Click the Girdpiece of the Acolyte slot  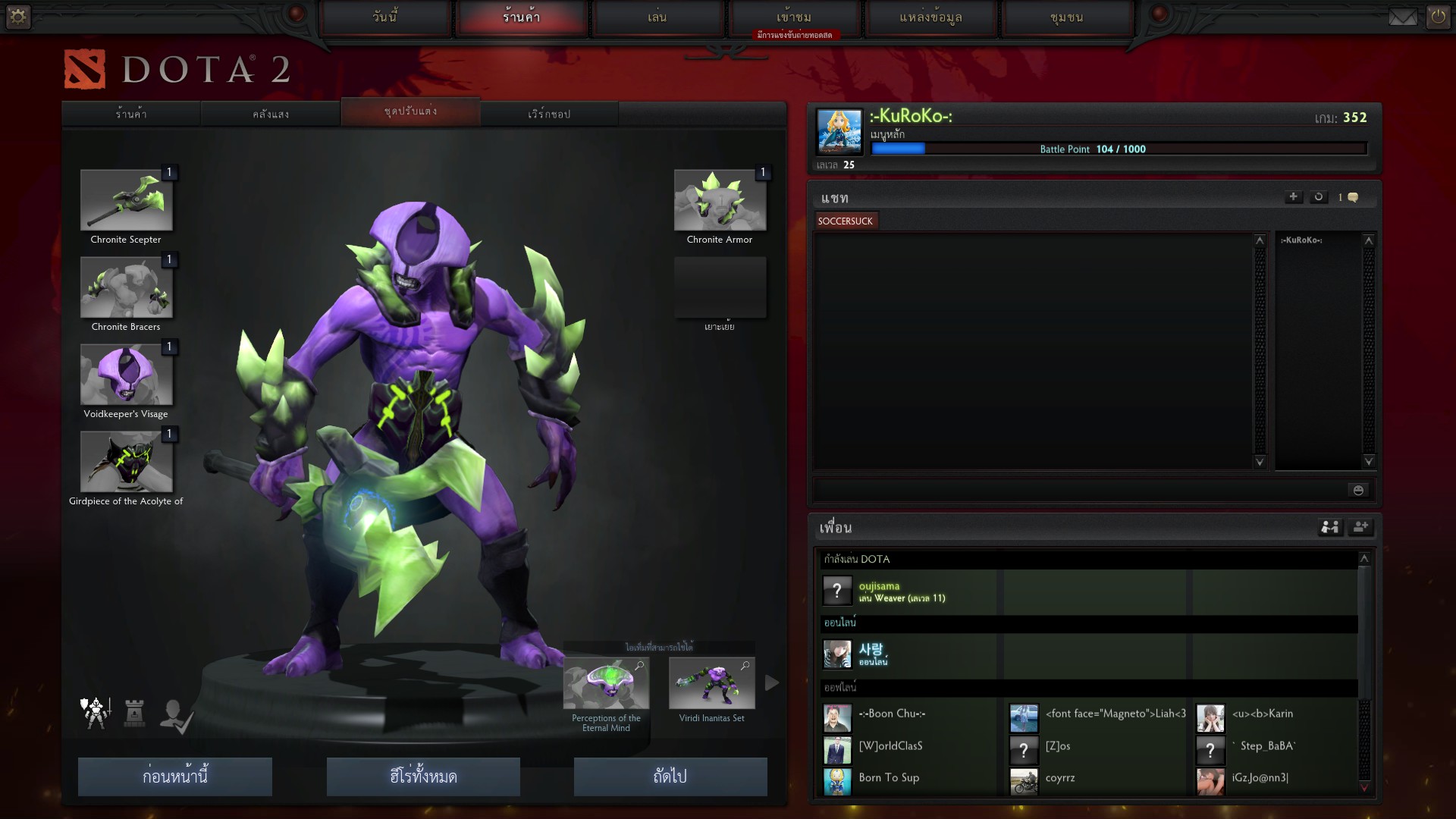[127, 462]
